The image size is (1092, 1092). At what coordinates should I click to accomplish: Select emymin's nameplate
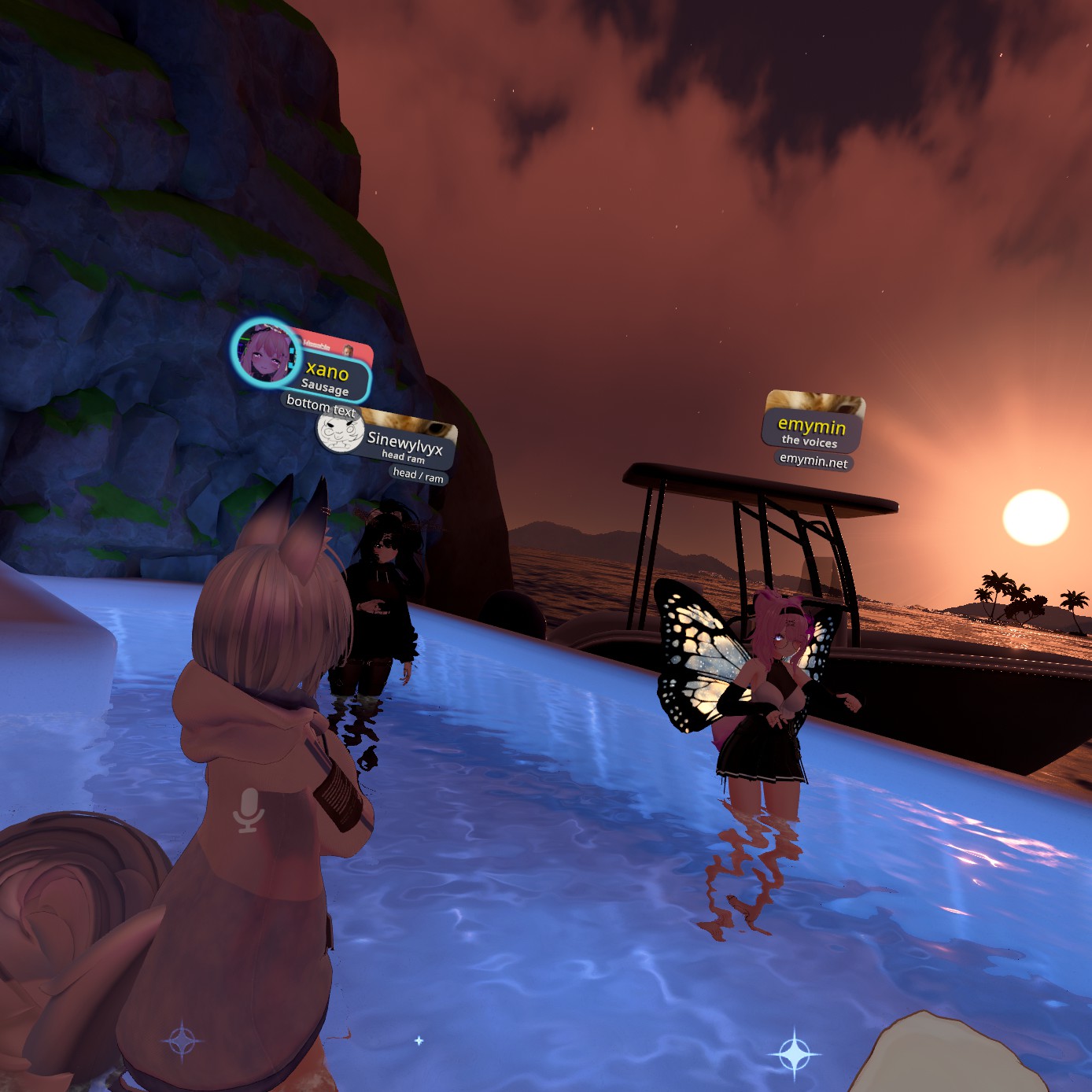[812, 431]
